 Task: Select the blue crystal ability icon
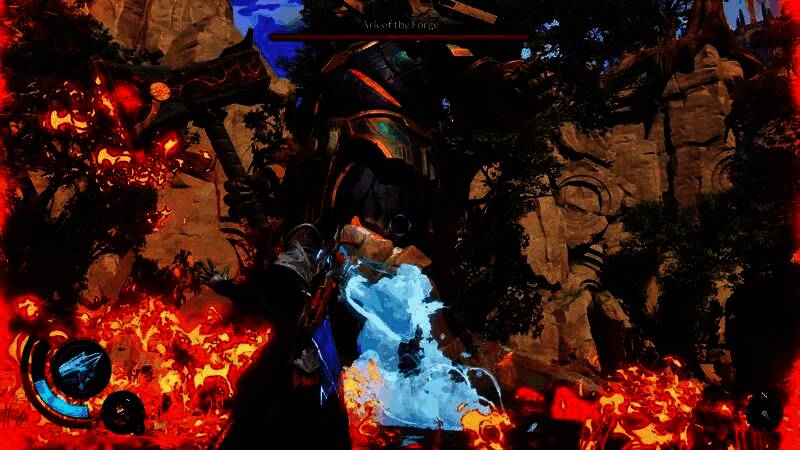tap(80, 367)
